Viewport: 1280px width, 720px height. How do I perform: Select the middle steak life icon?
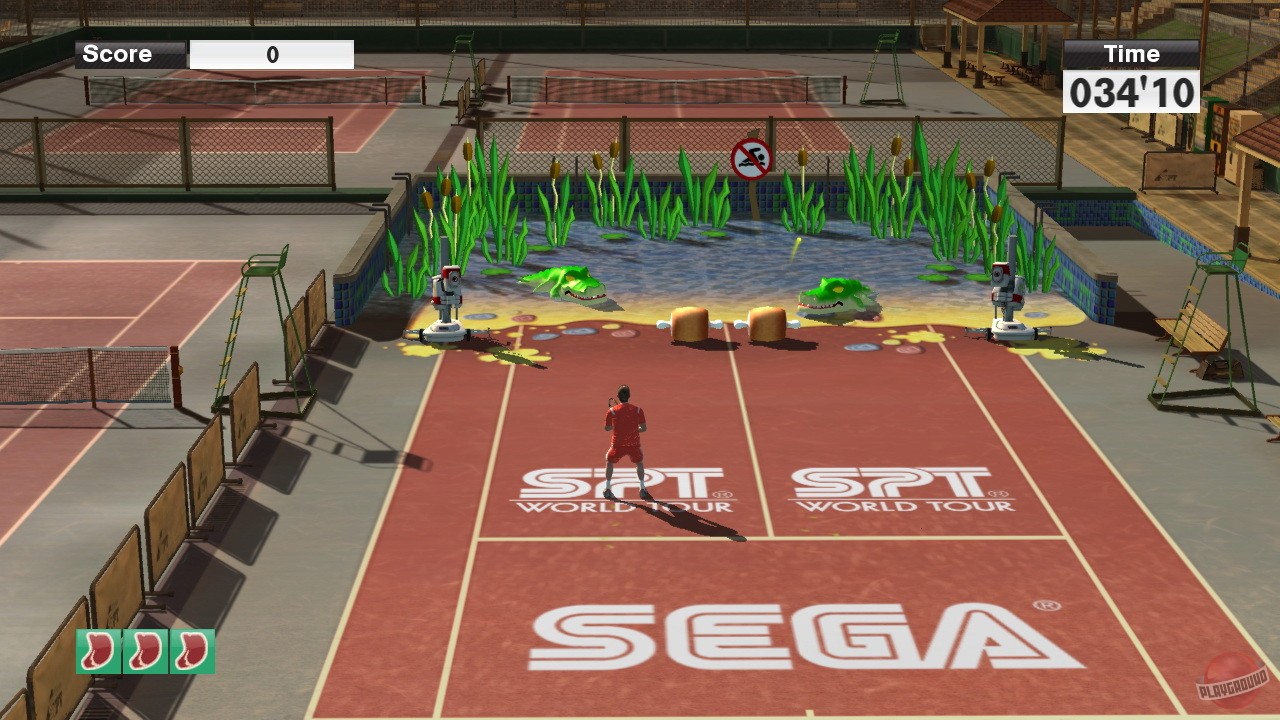[143, 651]
